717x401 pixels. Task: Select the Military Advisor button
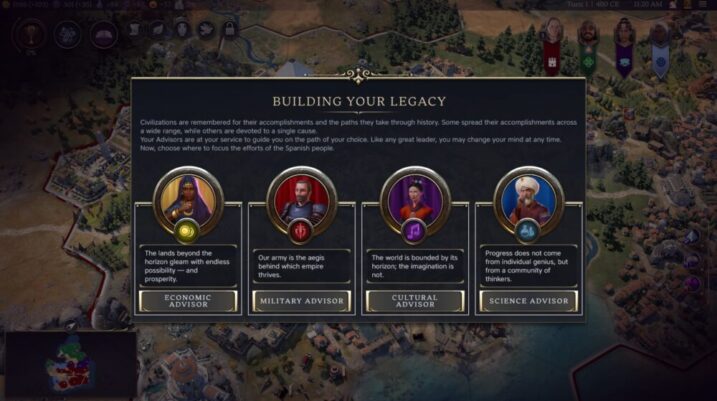tap(301, 300)
